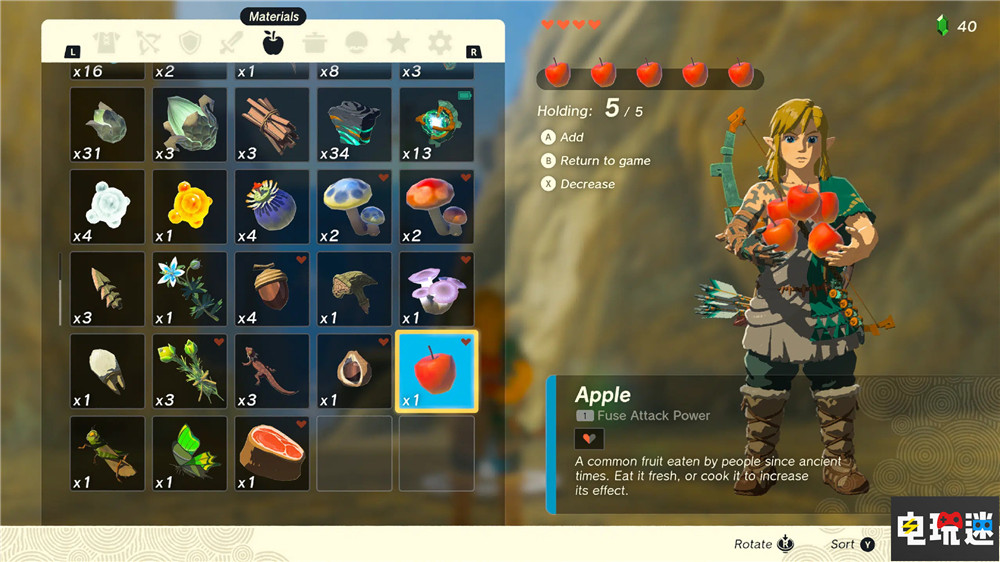Switch to the Armor tab
This screenshot has height=562, width=1000.
coord(105,43)
